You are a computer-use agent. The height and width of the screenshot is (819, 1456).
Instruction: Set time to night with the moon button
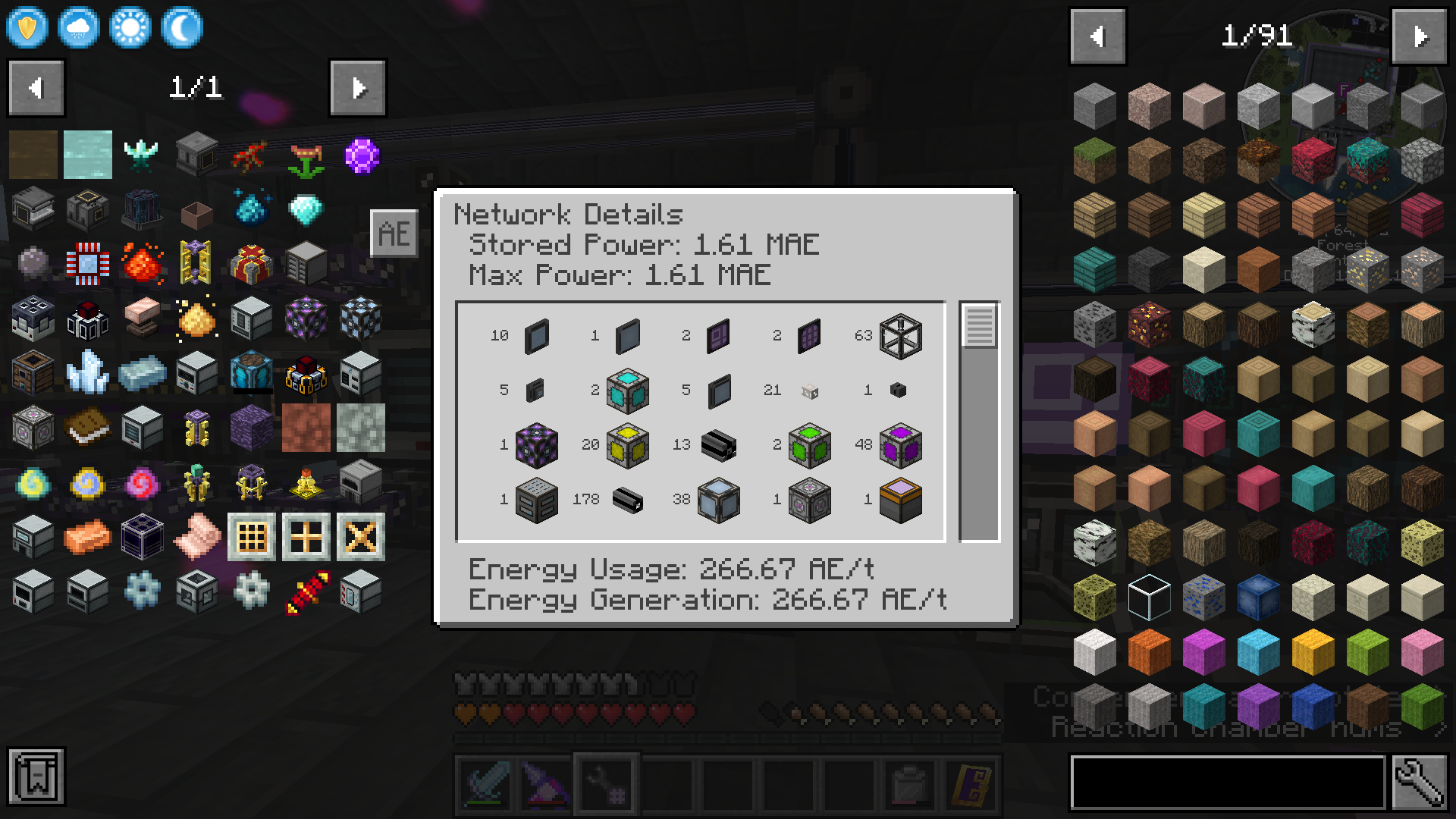[x=181, y=27]
